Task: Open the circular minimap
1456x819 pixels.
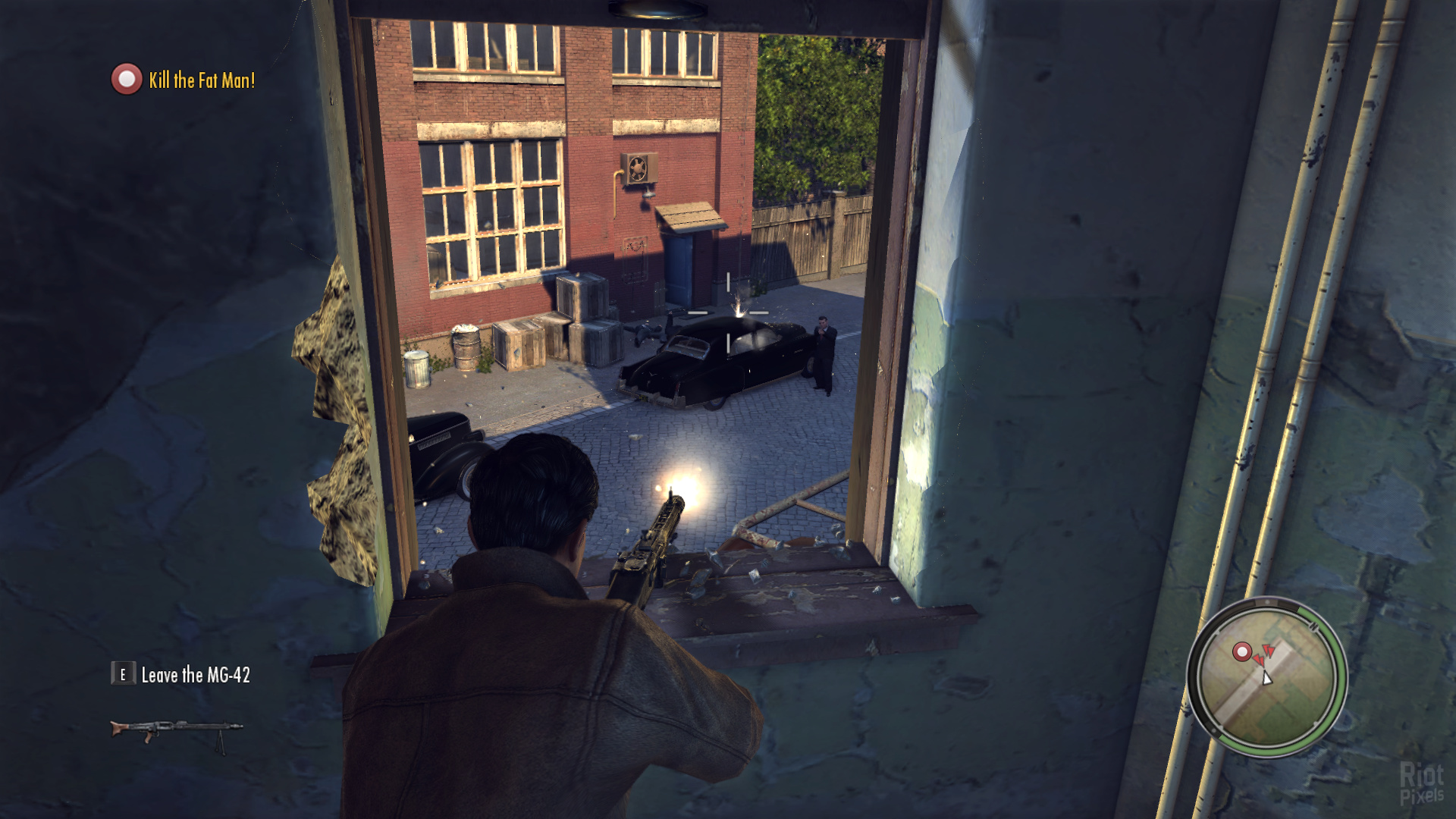Action: click(x=1266, y=677)
